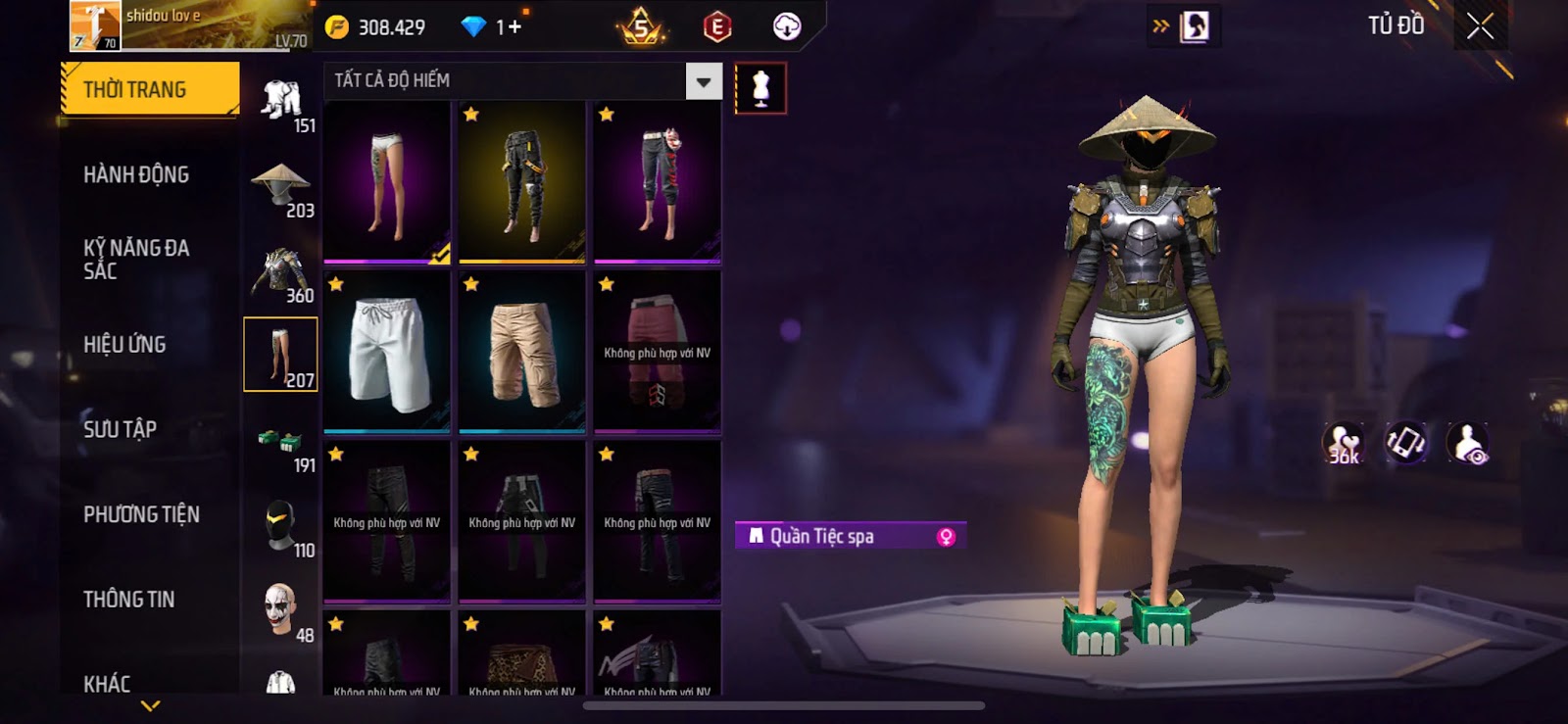Equip the white shorts item
Screen dimensions: 1568x724
[387, 352]
